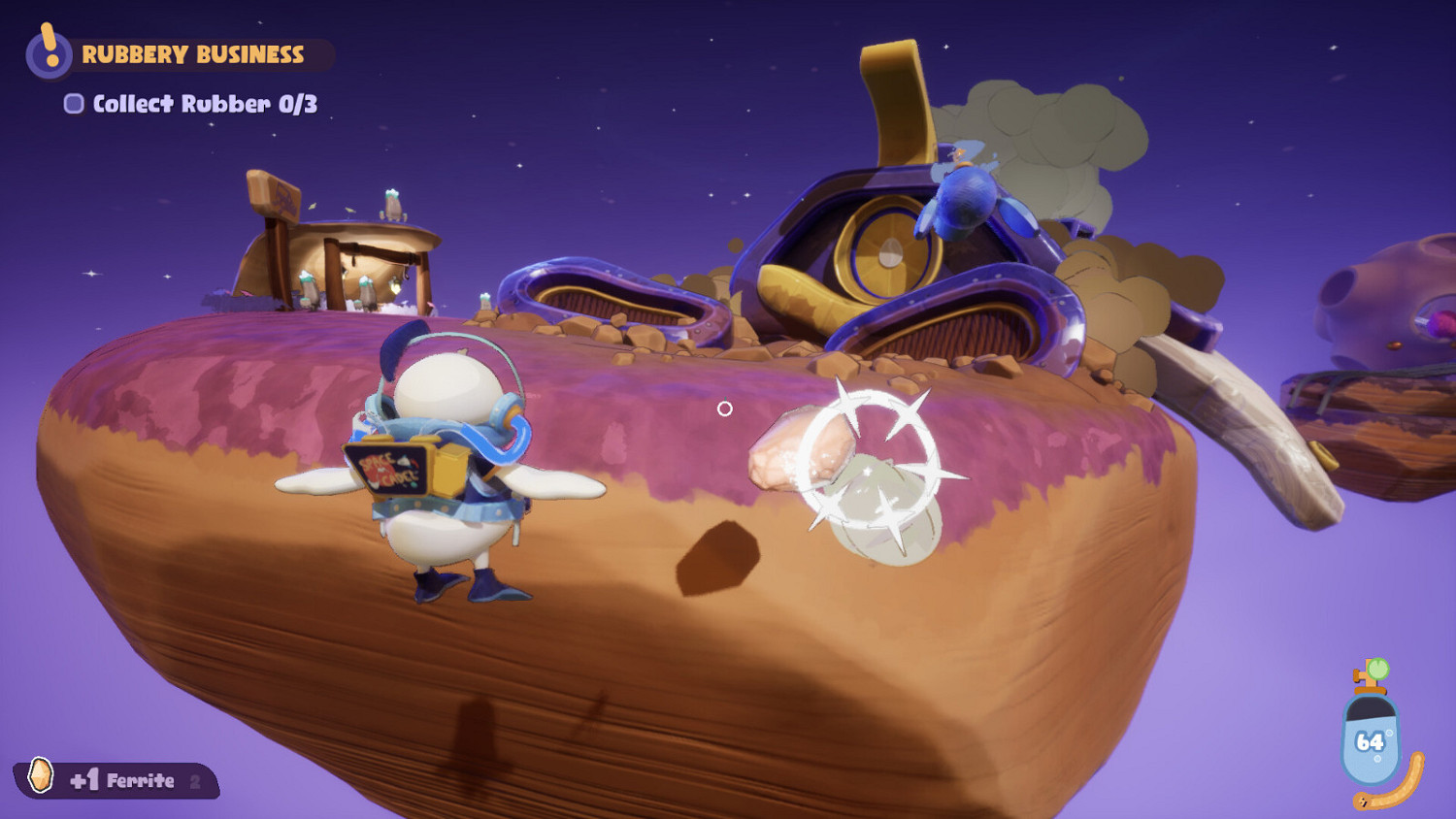Click the wooden signpost above the shop
Viewport: 1456px width, 819px height.
point(277,196)
